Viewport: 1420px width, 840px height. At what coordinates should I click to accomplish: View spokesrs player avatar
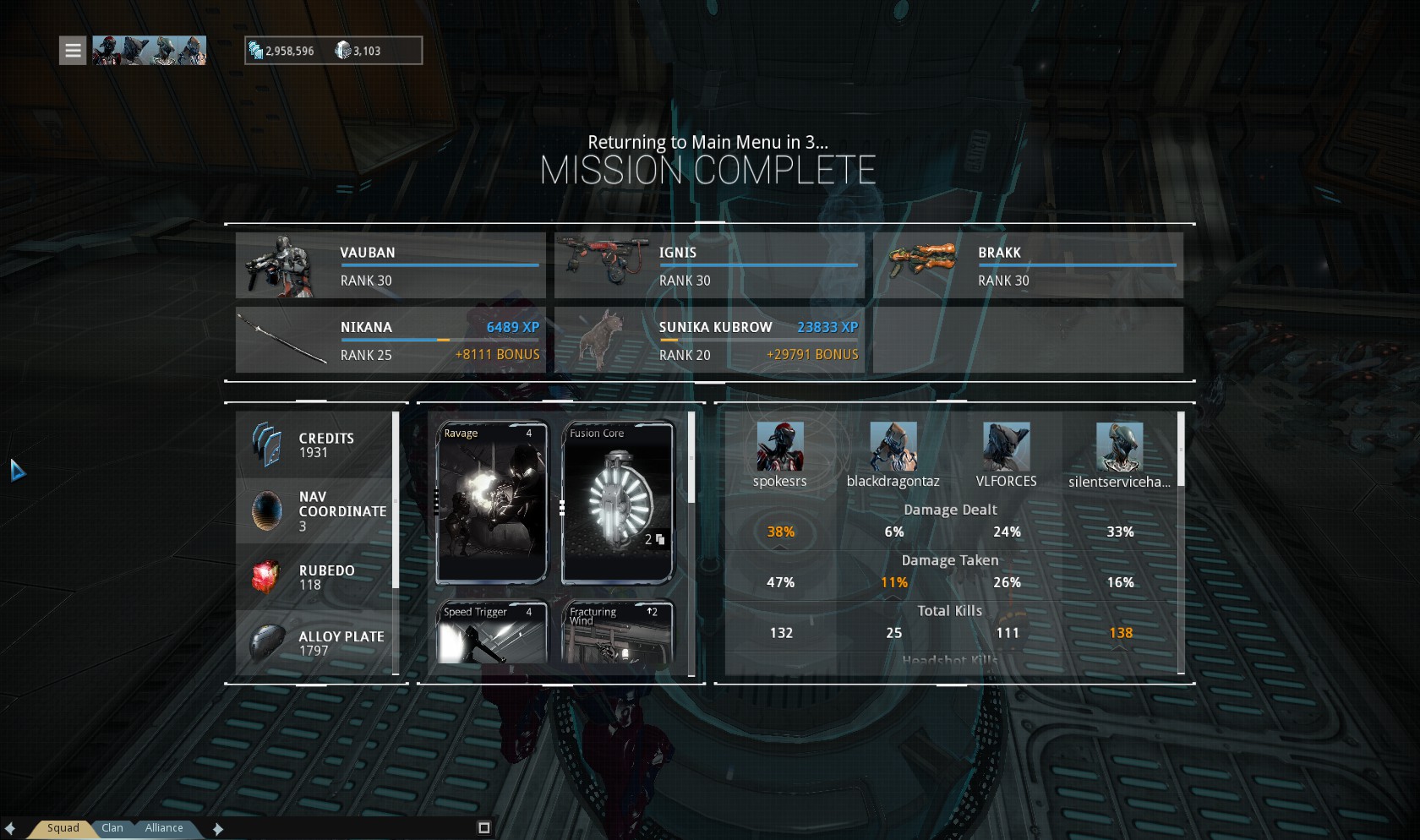tap(779, 447)
